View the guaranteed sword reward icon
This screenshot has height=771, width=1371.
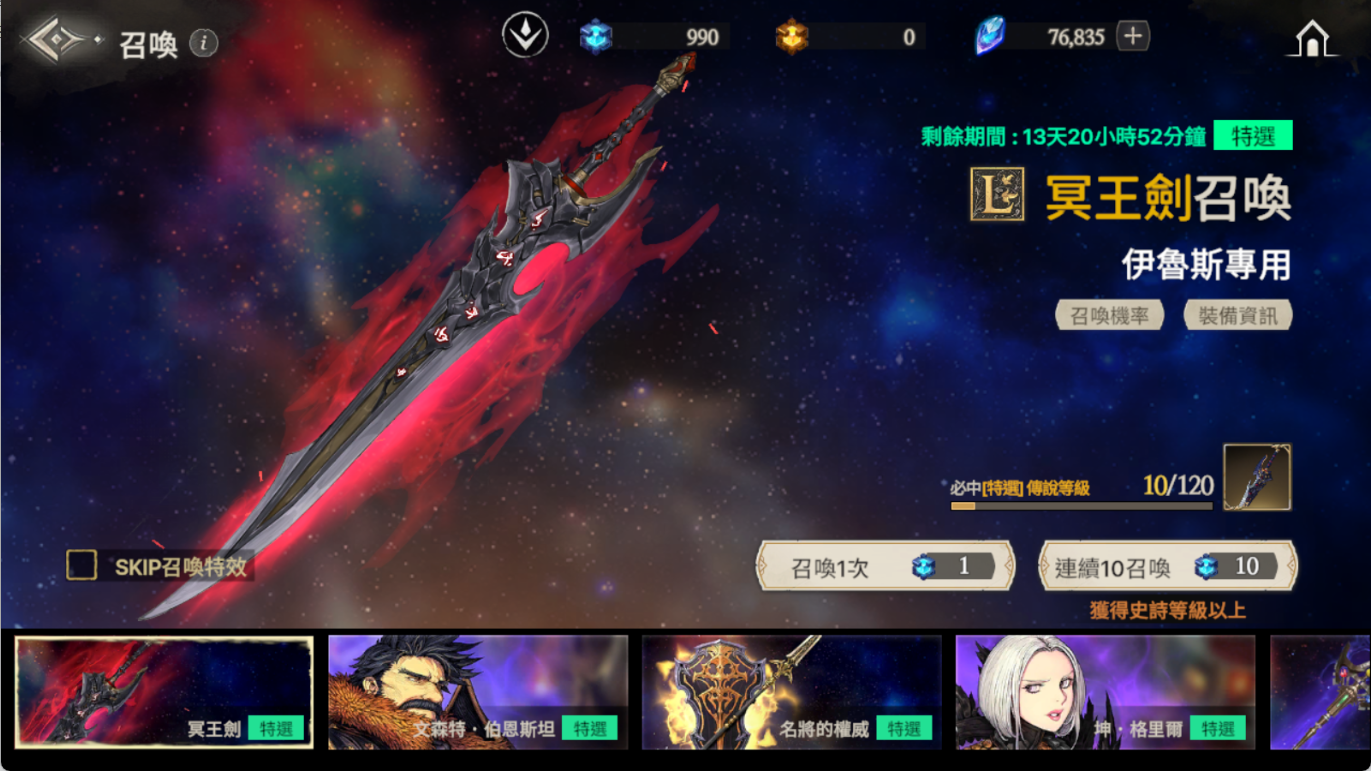click(1256, 477)
